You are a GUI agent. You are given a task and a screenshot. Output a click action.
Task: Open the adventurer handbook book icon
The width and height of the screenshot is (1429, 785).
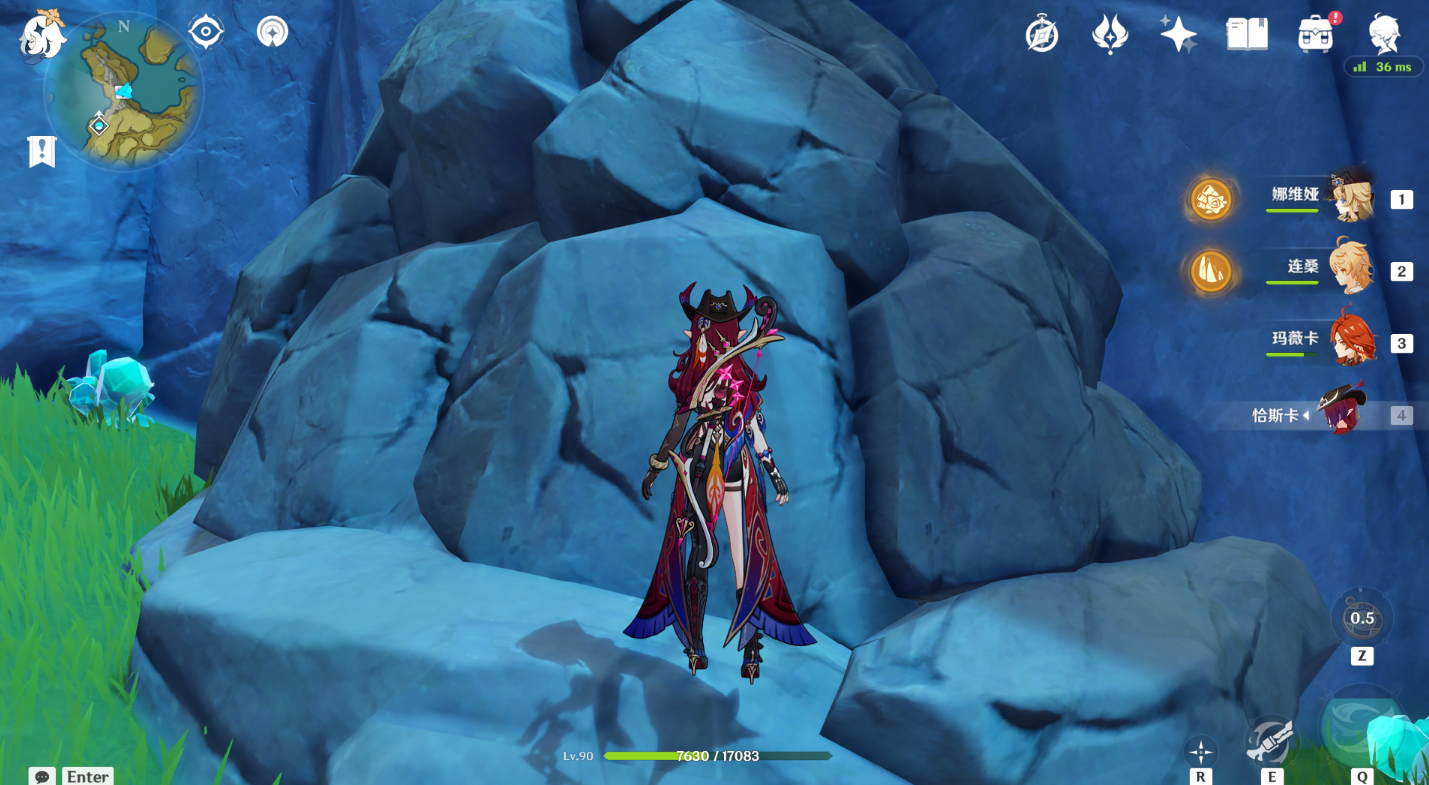click(x=1247, y=35)
